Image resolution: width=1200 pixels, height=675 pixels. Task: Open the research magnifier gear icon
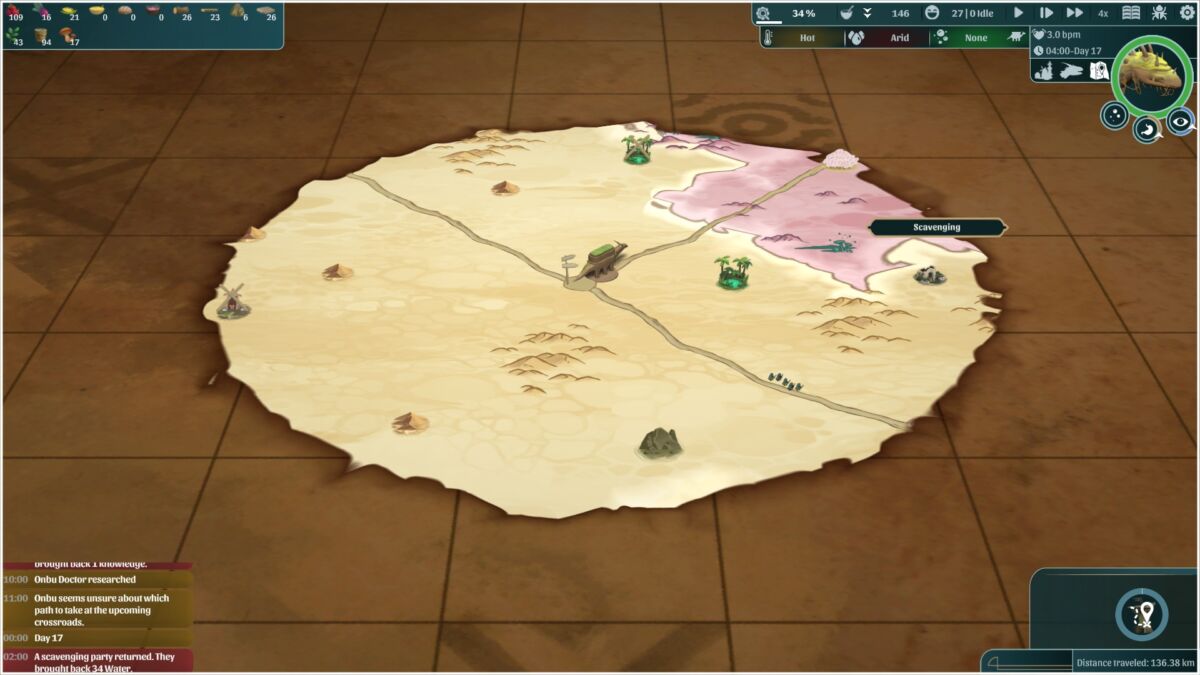coord(764,13)
